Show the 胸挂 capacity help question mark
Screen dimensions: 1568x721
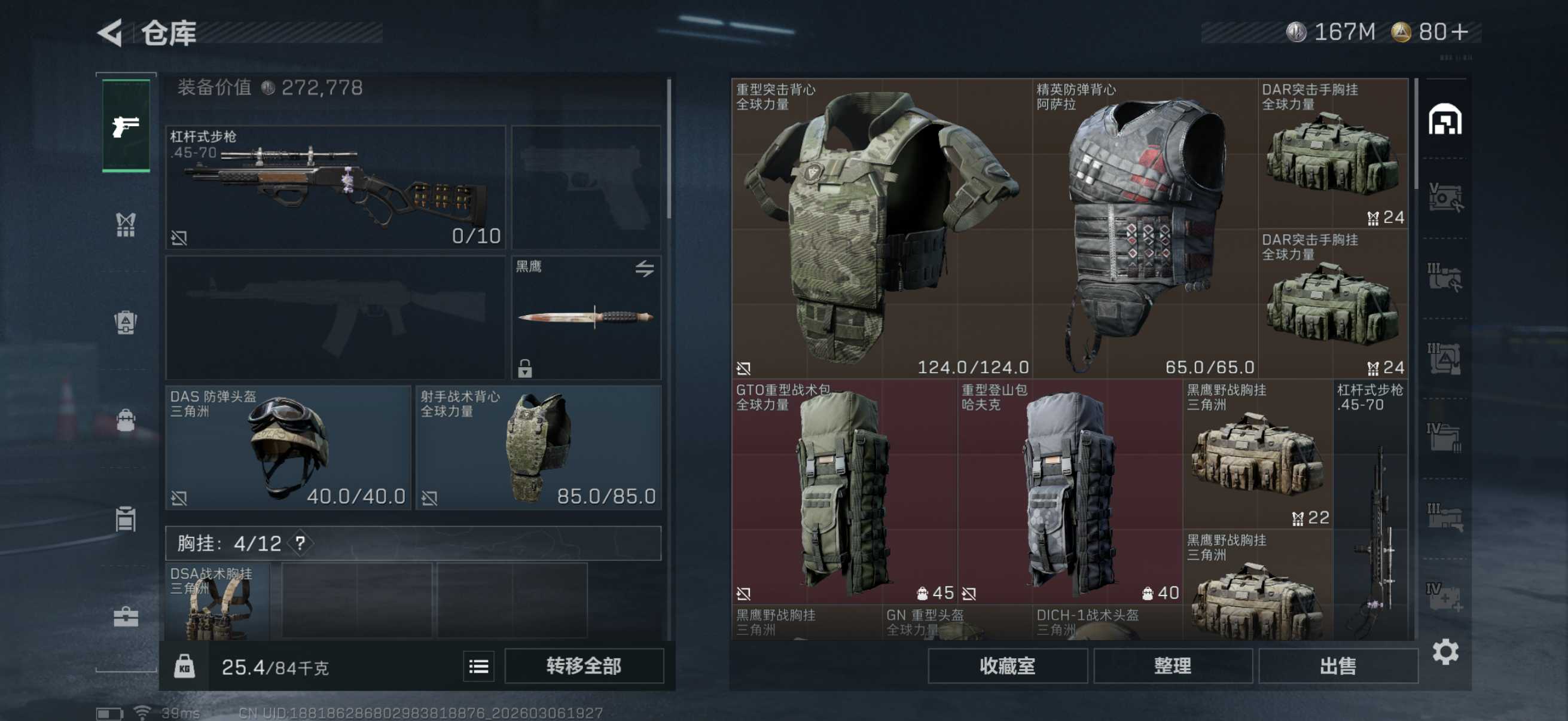(x=300, y=543)
